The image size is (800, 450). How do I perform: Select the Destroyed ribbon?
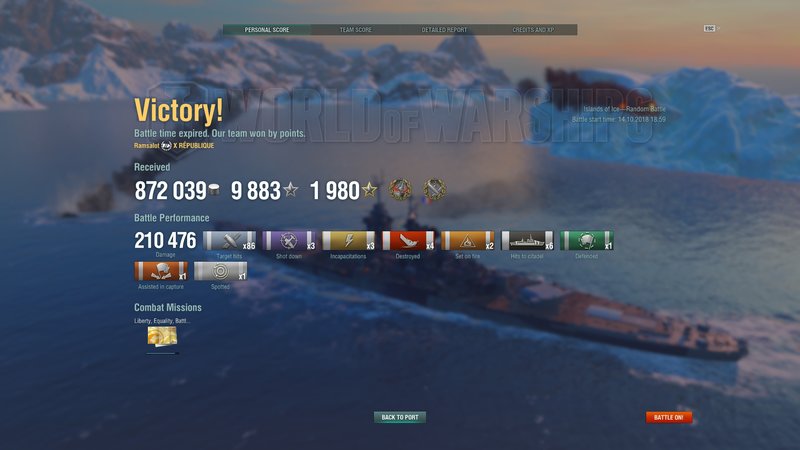point(408,241)
